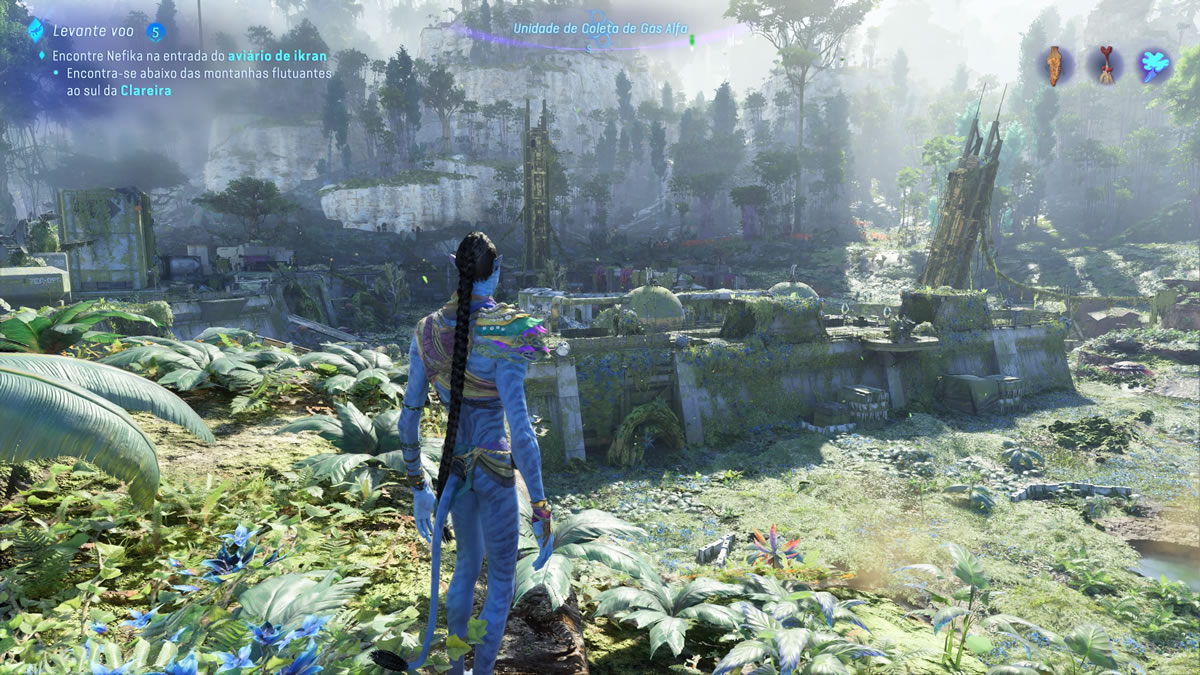The height and width of the screenshot is (675, 1200).
Task: Click the green marker on the compass
Action: [x=691, y=42]
